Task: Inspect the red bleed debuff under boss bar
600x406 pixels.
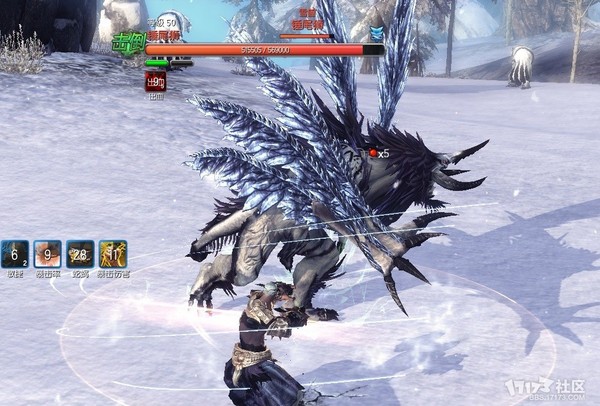Action: pos(155,82)
